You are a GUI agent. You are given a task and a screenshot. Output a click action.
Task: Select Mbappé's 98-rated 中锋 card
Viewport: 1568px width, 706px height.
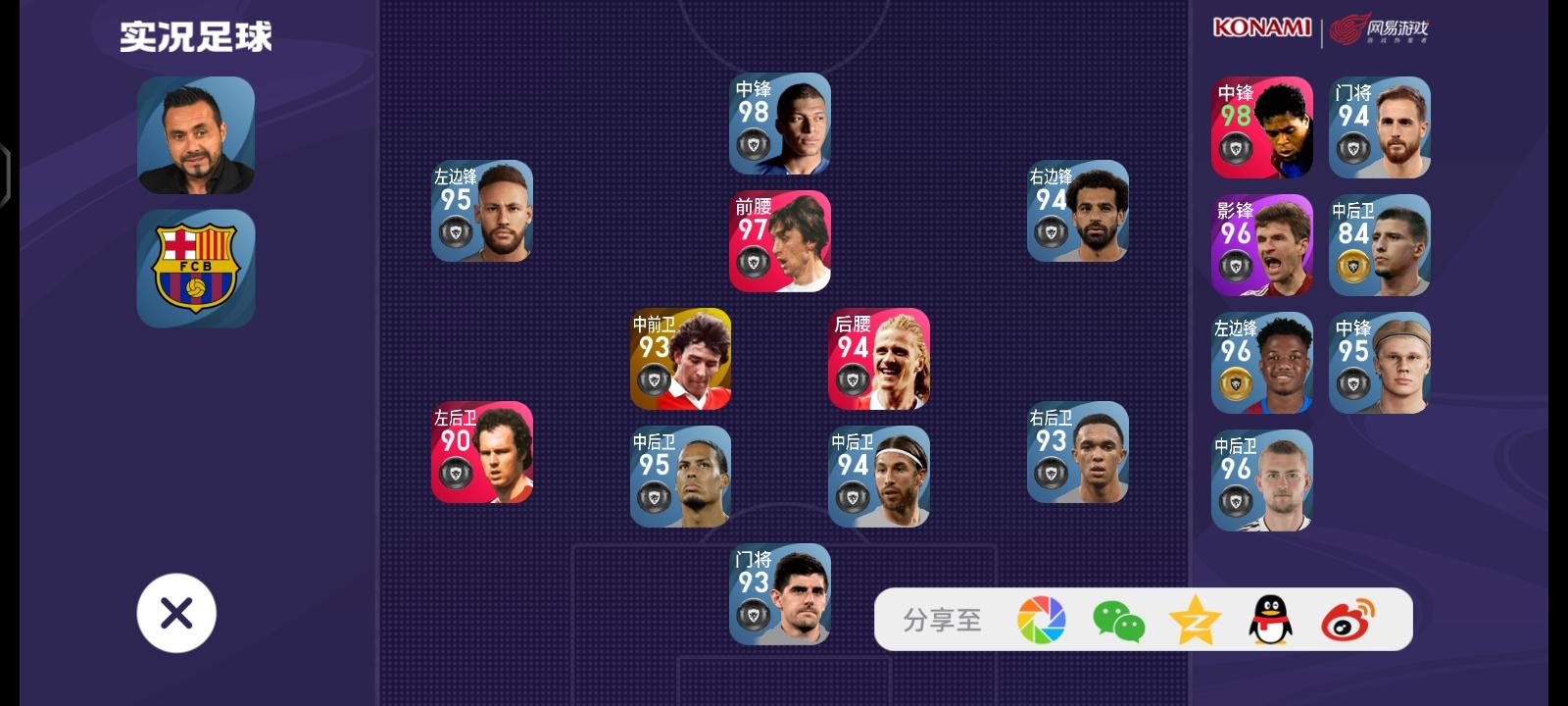779,124
